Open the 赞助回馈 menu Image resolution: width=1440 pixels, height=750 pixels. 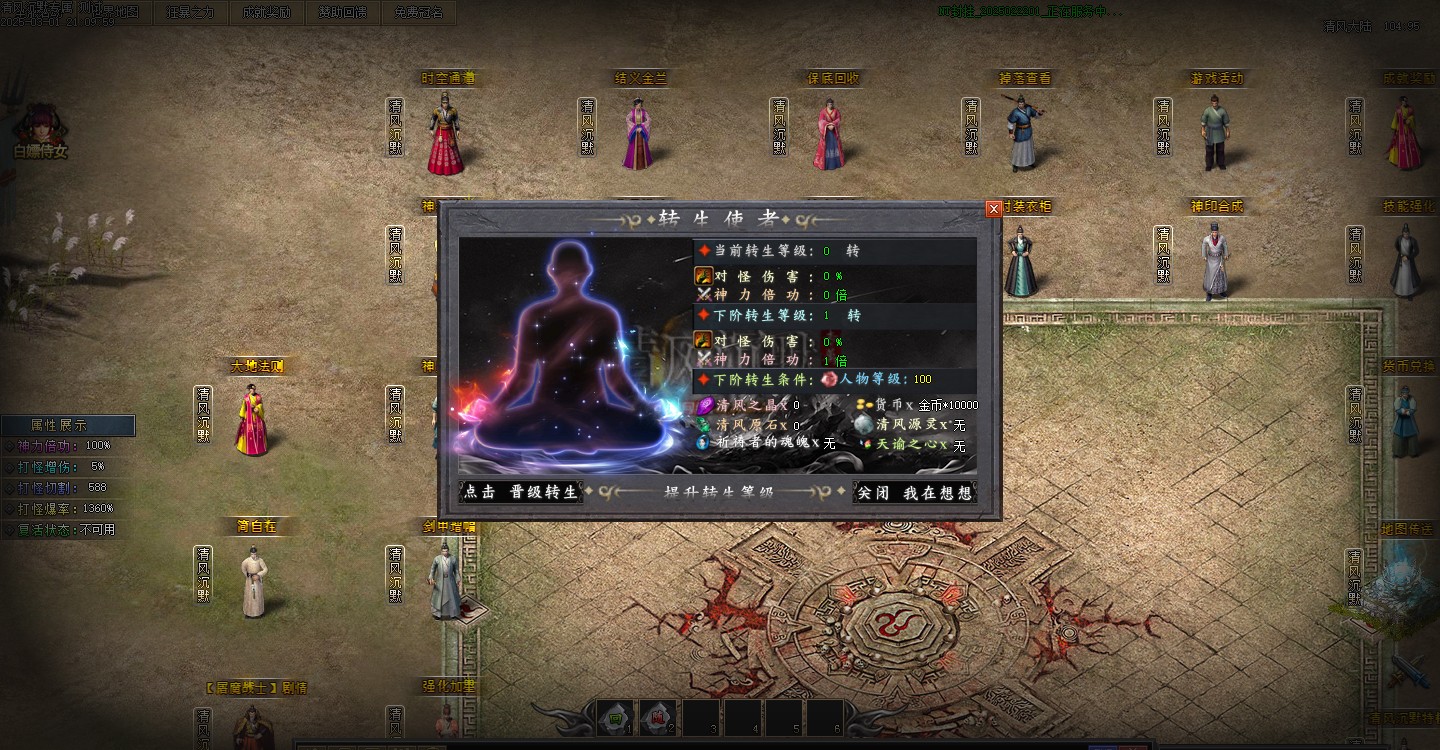point(343,13)
